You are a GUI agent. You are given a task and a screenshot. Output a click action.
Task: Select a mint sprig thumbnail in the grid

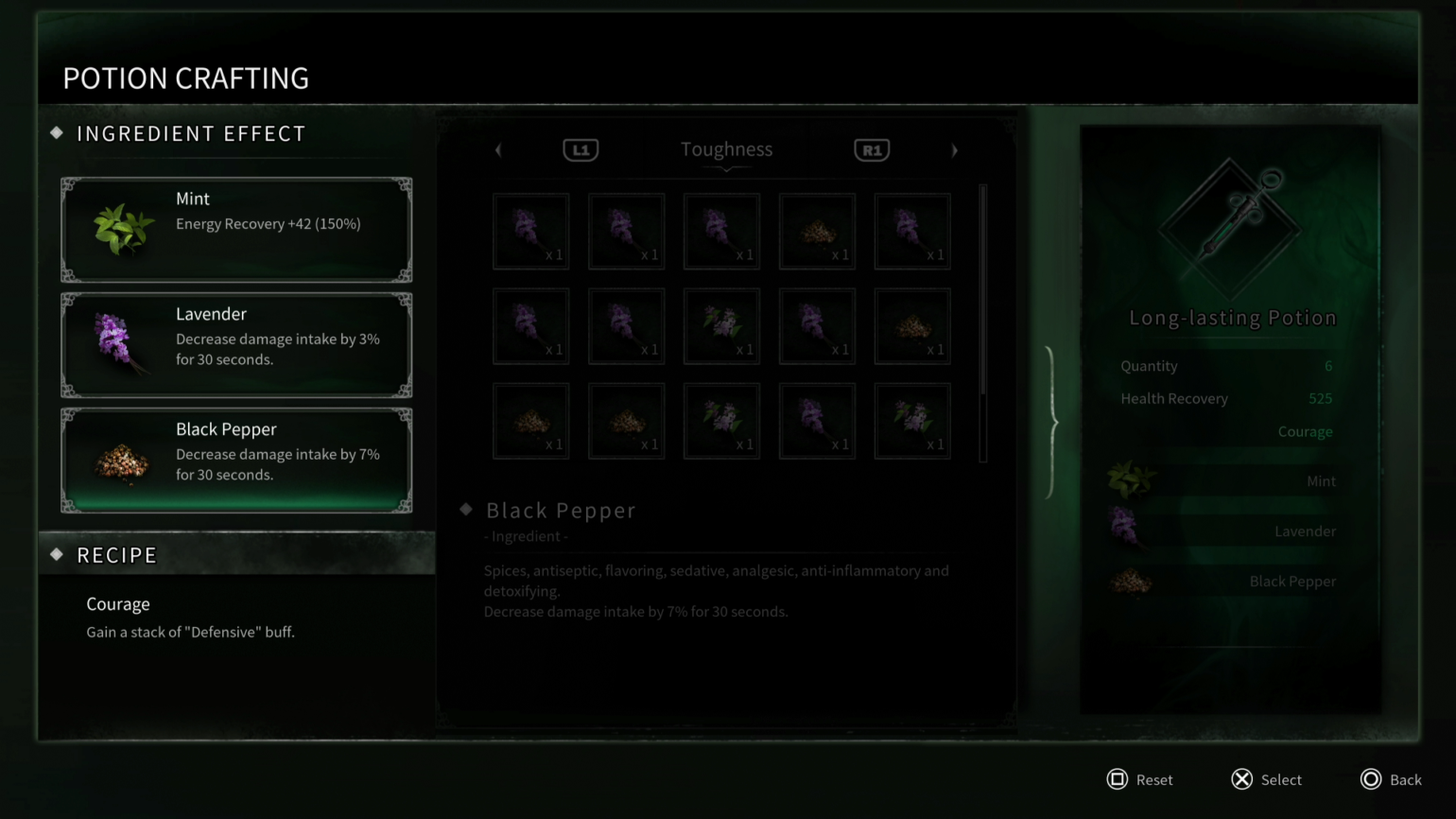point(721,326)
